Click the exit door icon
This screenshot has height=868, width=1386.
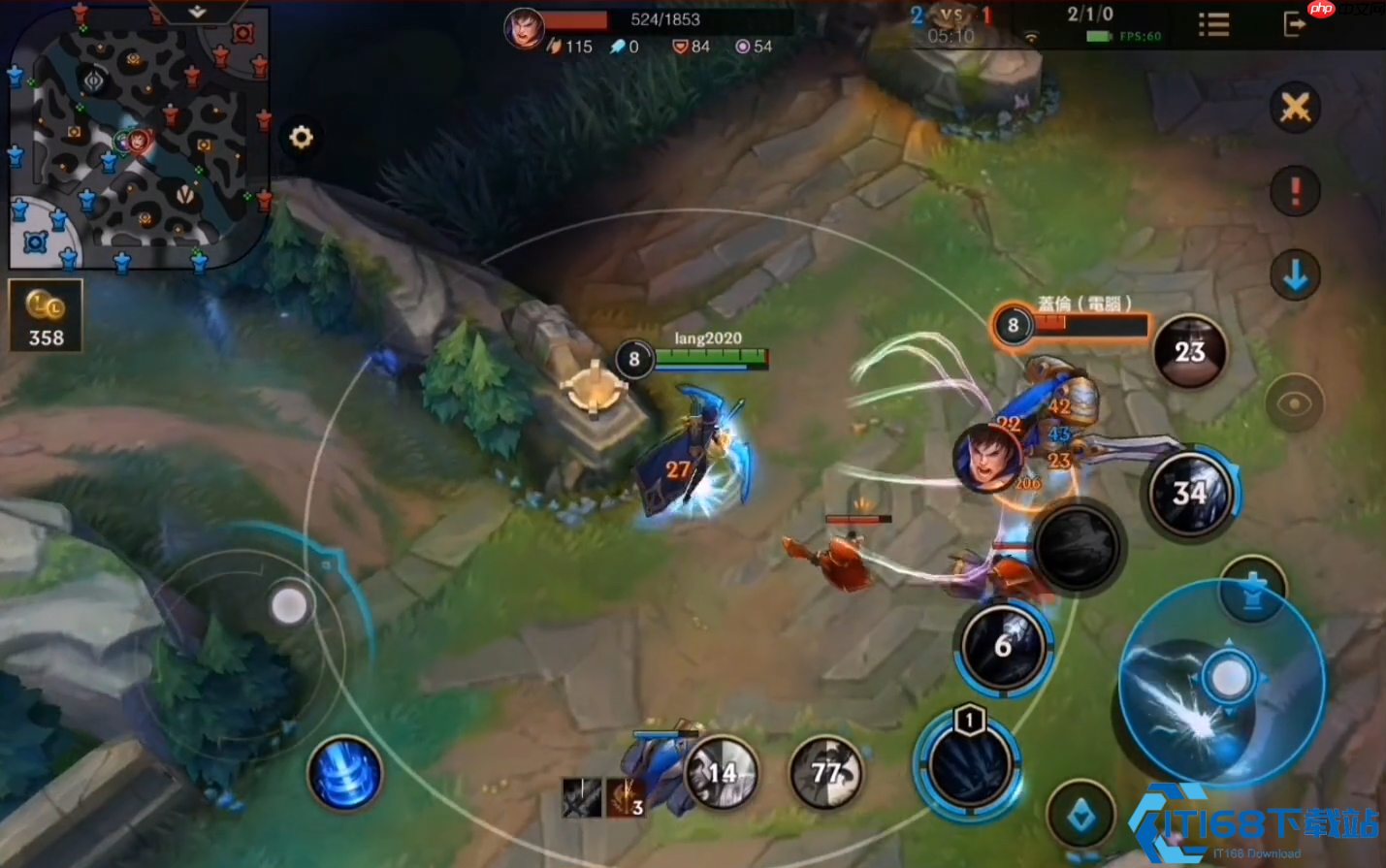point(1294,24)
